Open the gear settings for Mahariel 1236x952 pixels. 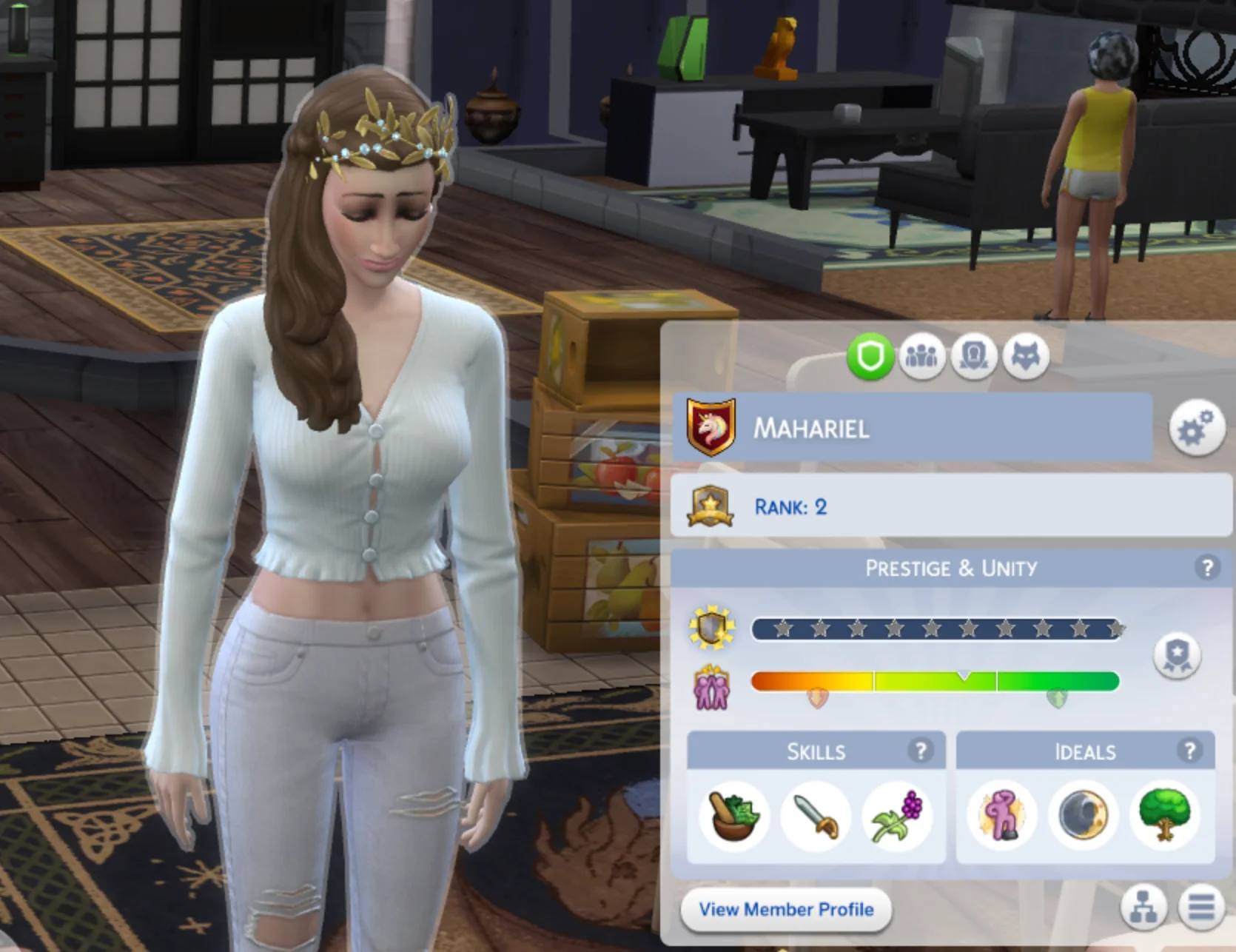click(1195, 429)
